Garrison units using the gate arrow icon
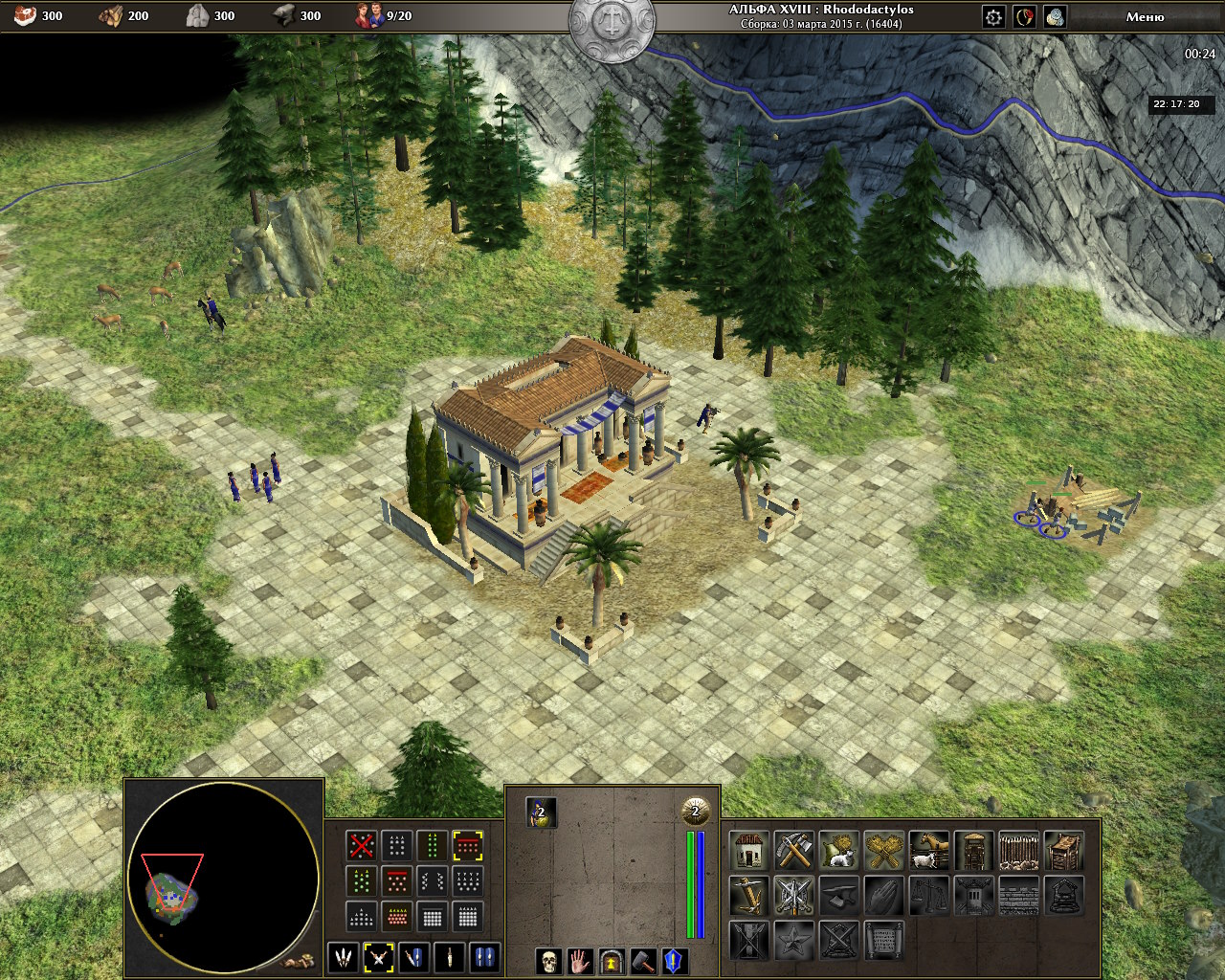The height and width of the screenshot is (980, 1225). point(612,961)
